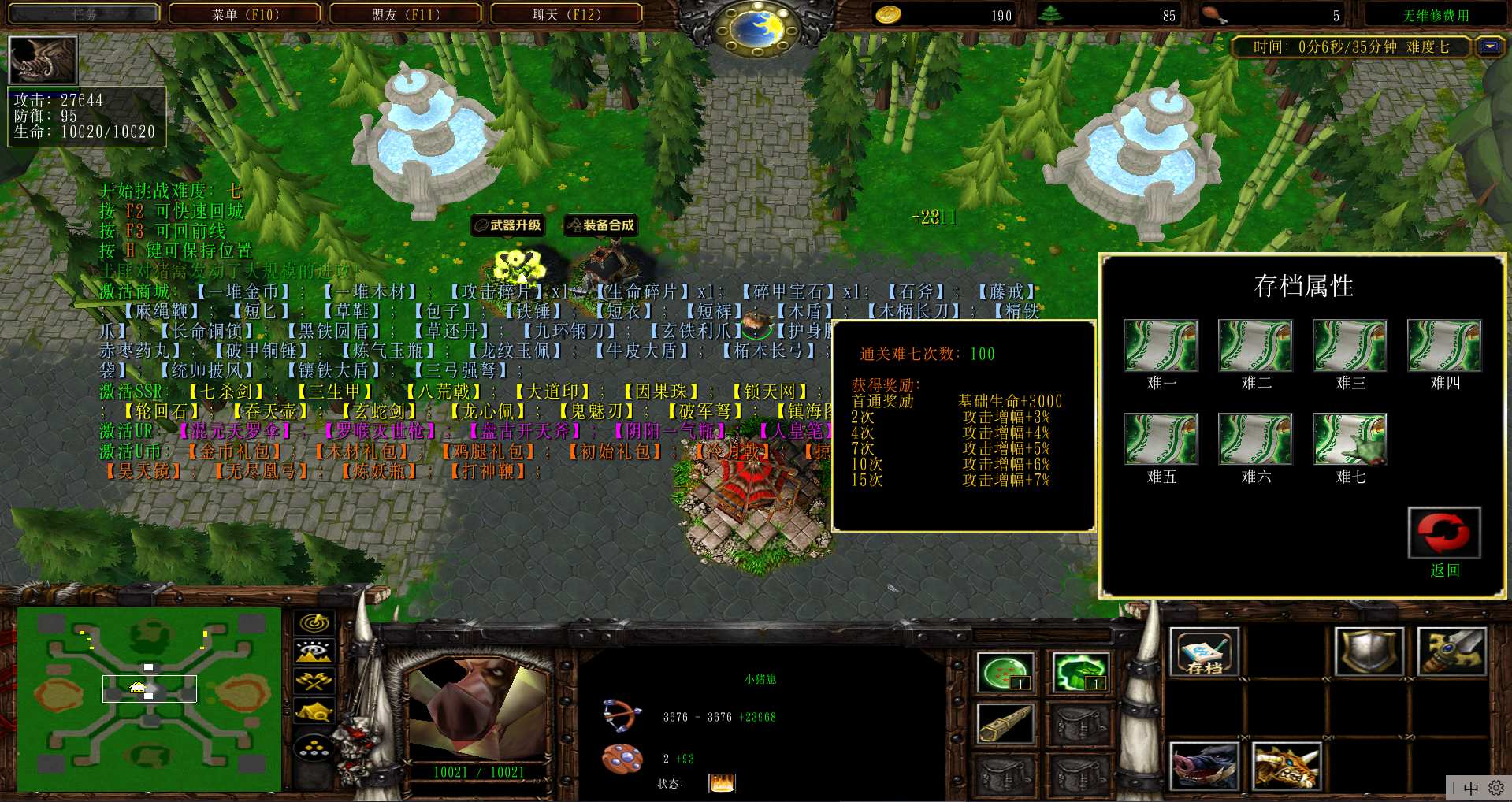
Task: Collapse the timer board with its arrow button
Action: point(1489,46)
